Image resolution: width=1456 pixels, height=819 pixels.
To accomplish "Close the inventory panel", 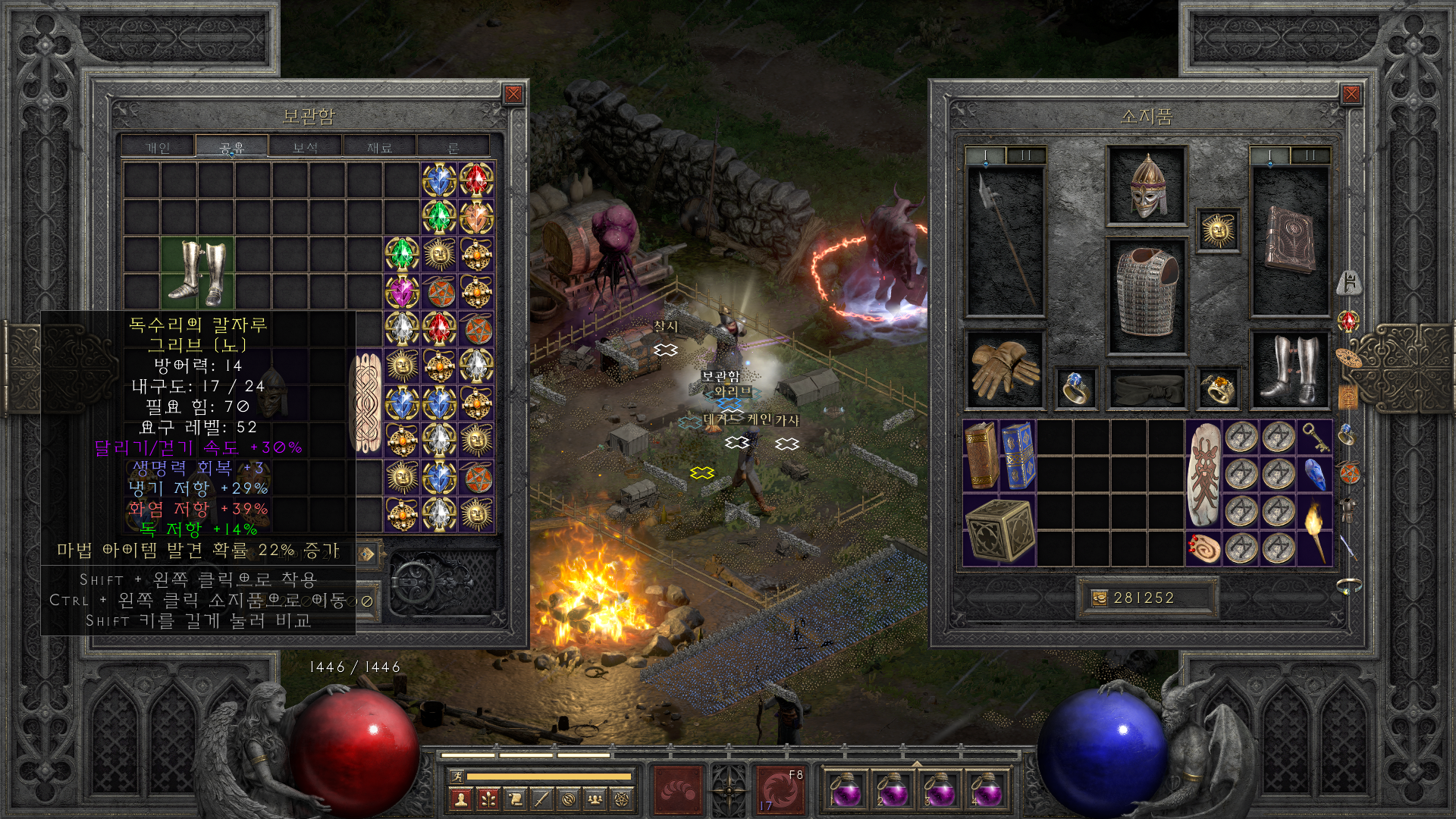I will coord(1351,94).
